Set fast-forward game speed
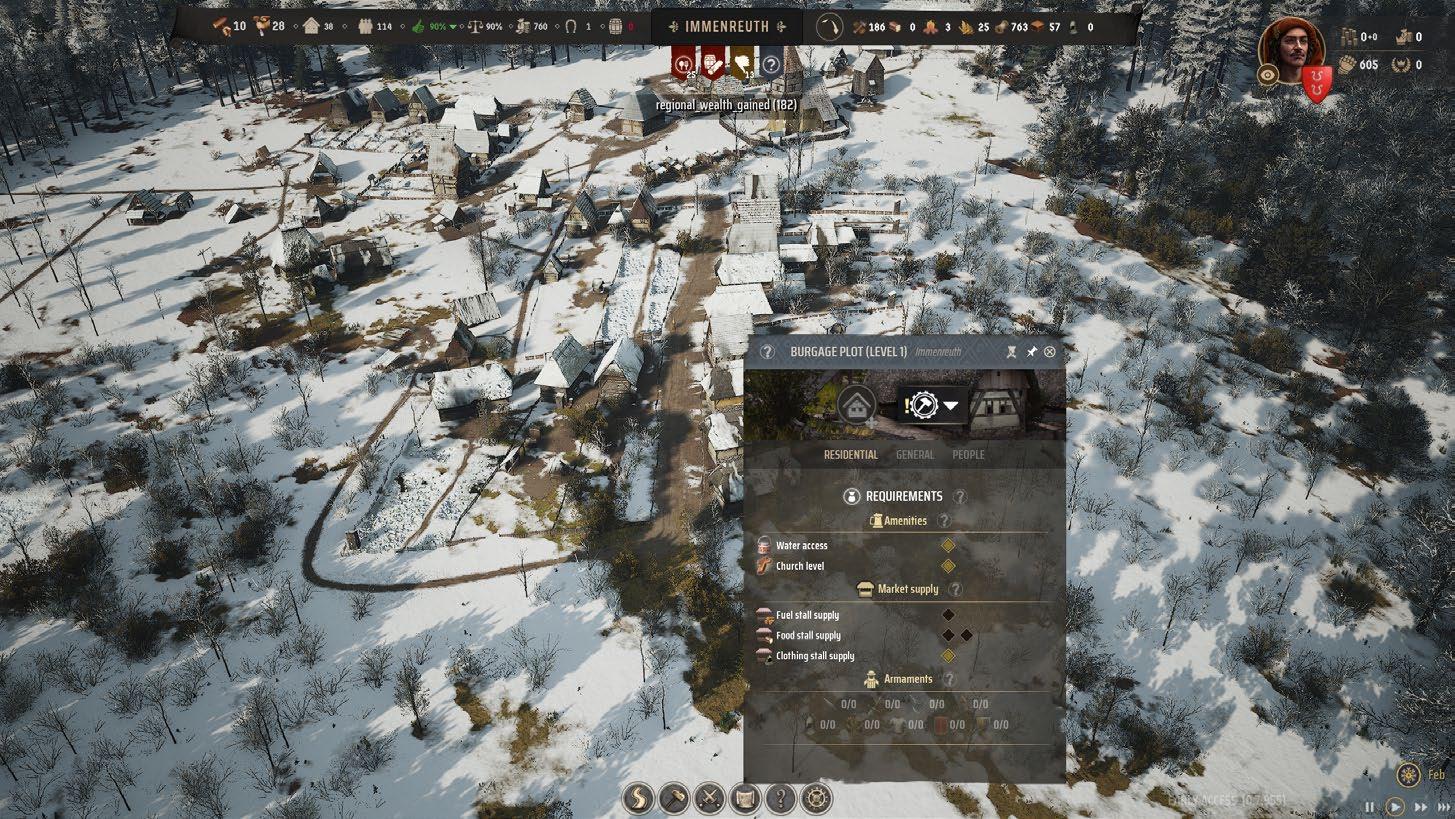Viewport: 1455px width, 819px height. click(x=1420, y=807)
